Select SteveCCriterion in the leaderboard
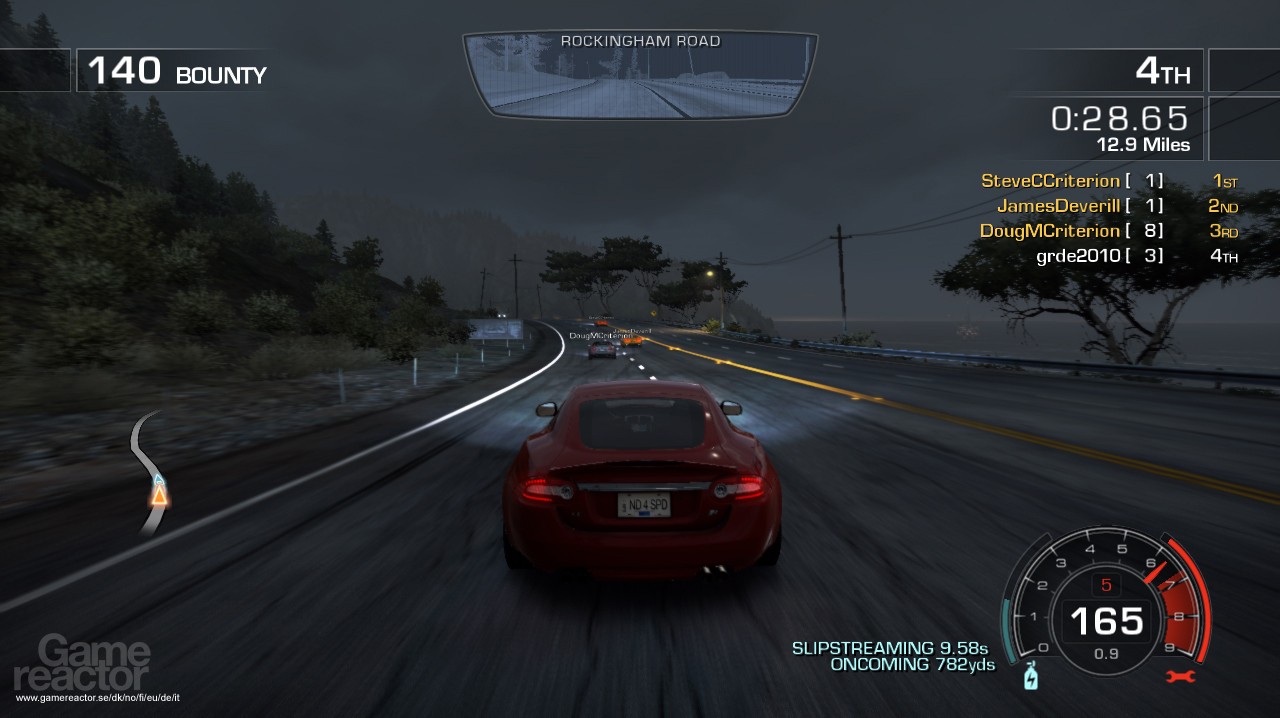Viewport: 1280px width, 718px height. [1050, 181]
